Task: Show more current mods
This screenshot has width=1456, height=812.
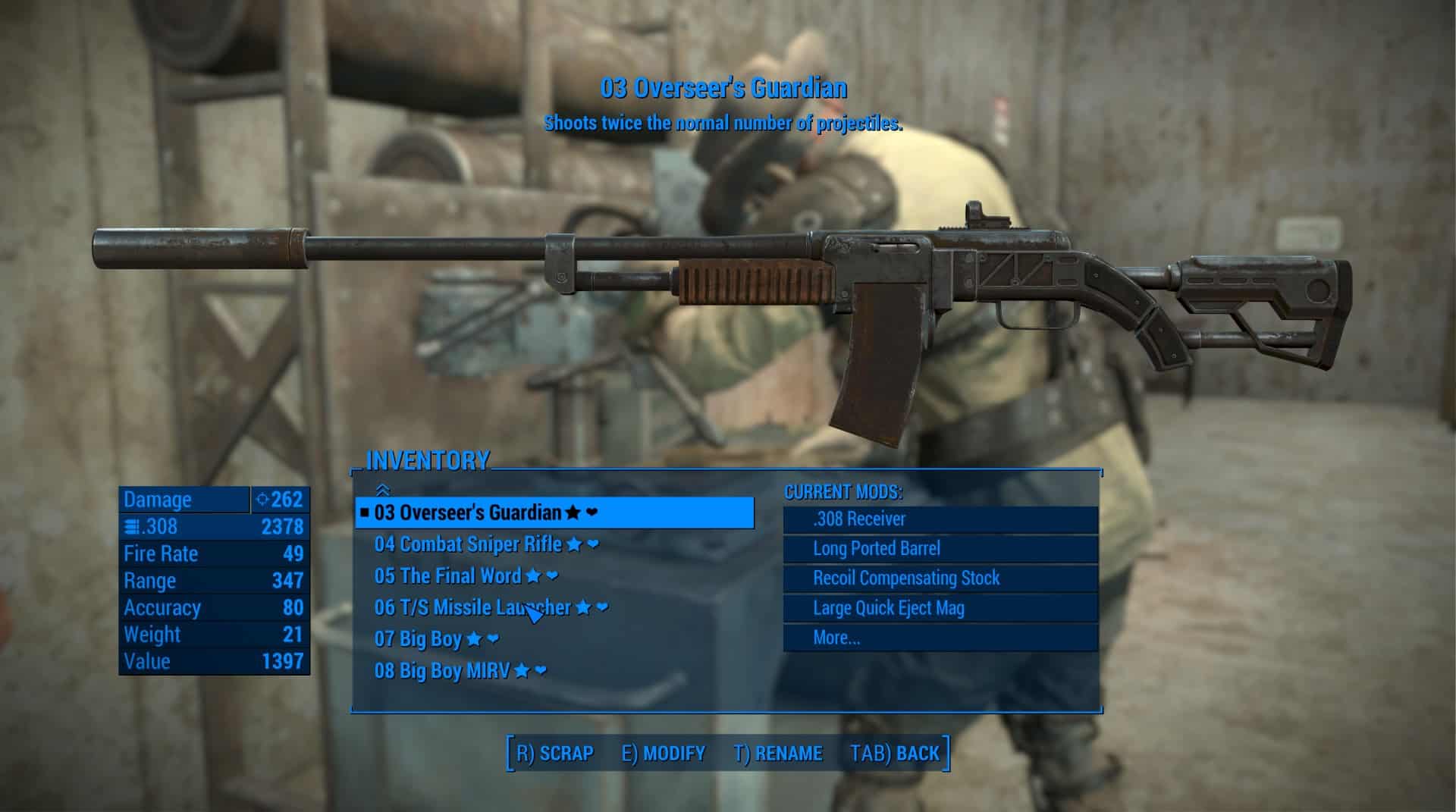Action: coord(836,638)
